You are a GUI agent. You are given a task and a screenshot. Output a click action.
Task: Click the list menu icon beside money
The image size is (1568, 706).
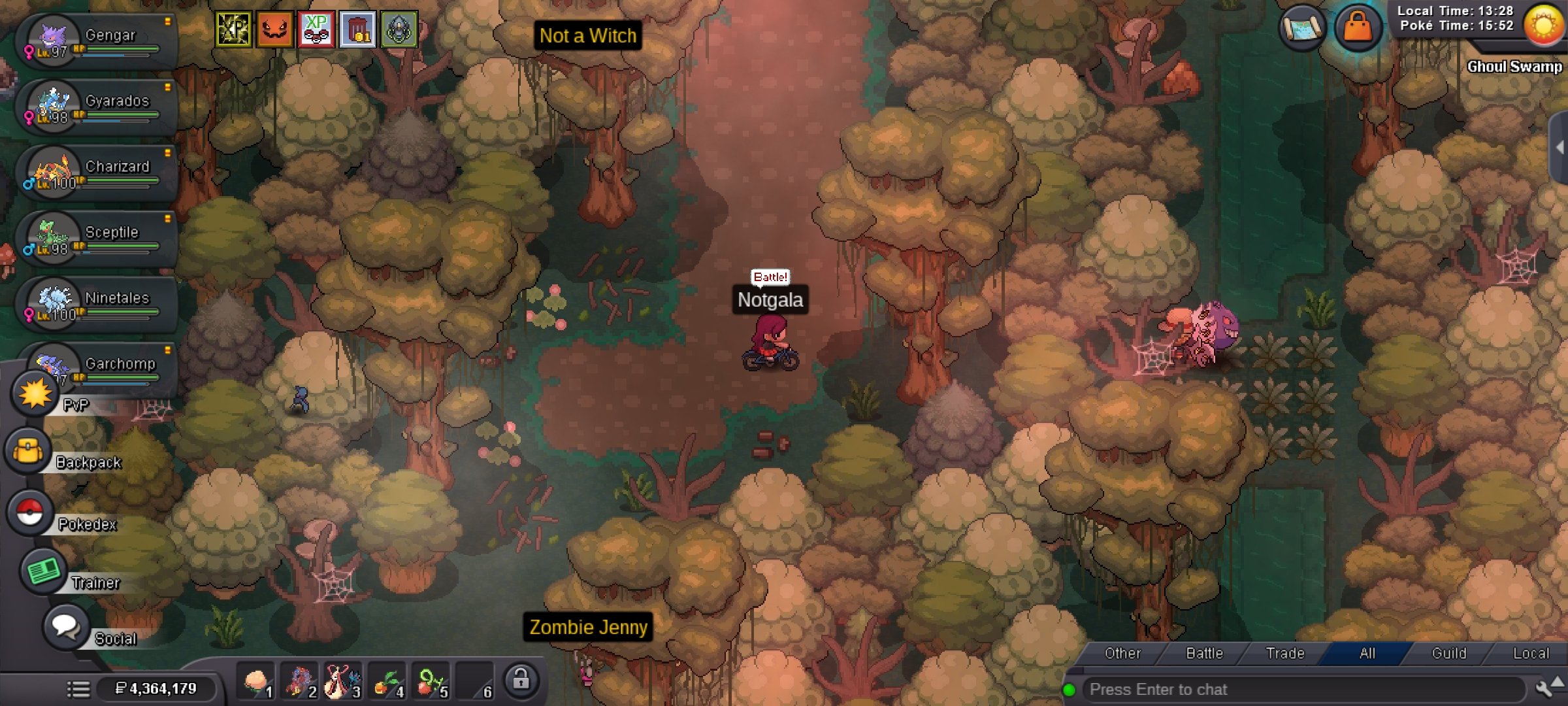[x=78, y=688]
